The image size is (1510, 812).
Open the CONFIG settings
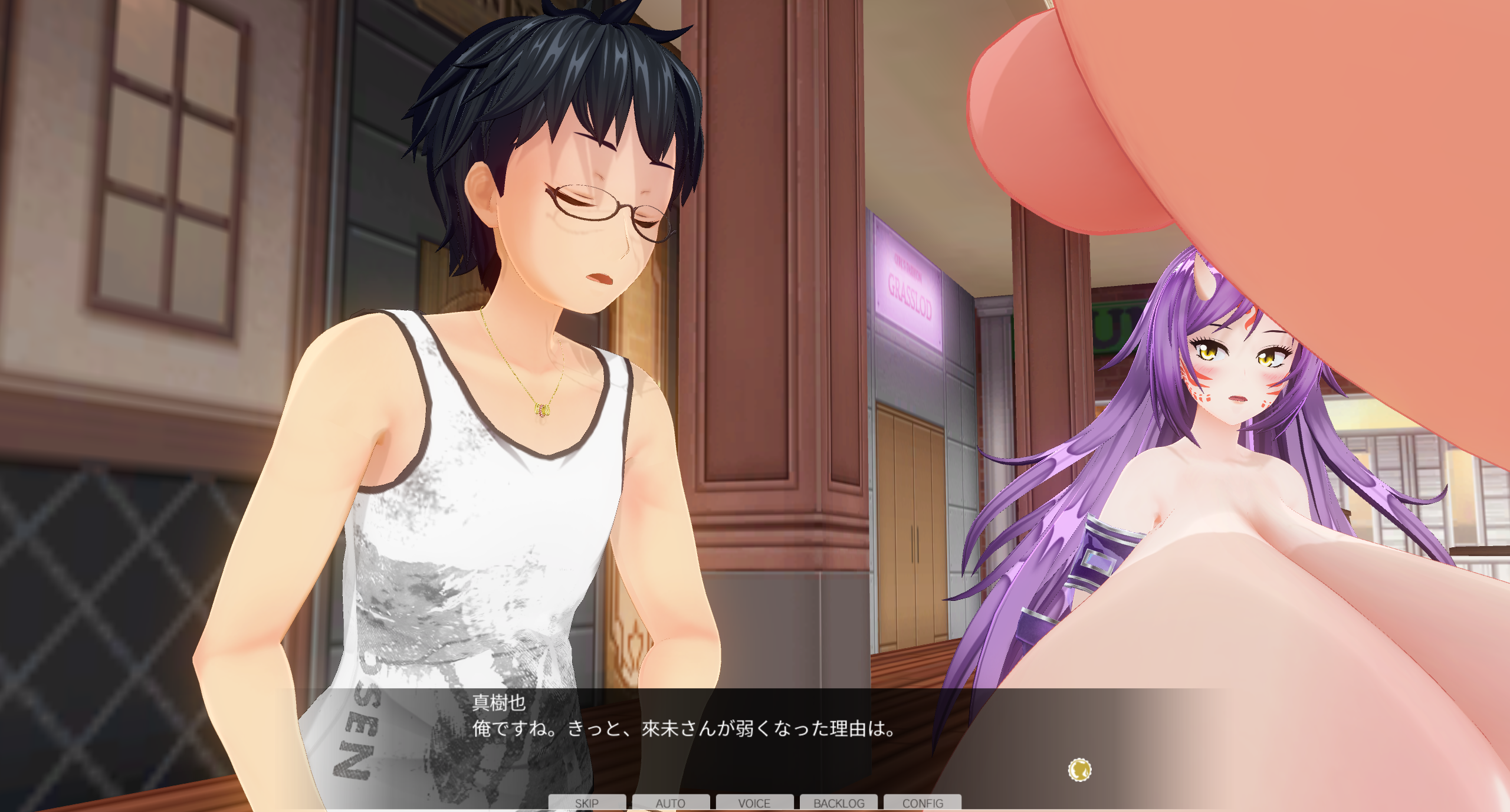click(x=923, y=803)
